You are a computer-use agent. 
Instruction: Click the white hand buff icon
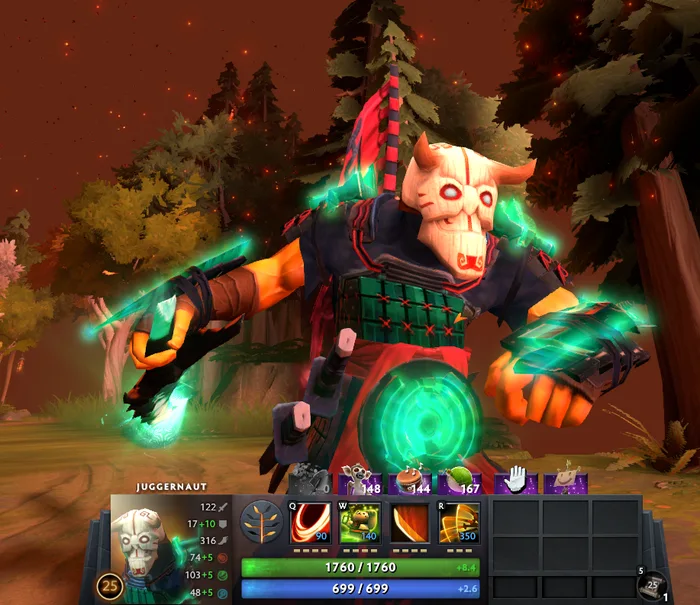pos(516,481)
